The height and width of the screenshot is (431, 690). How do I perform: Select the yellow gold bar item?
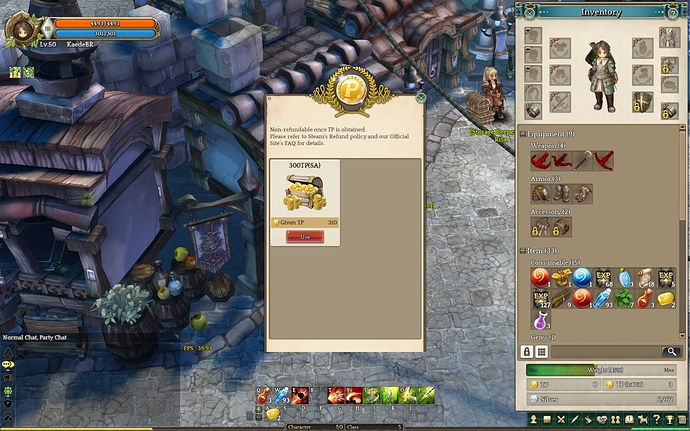tap(667, 298)
